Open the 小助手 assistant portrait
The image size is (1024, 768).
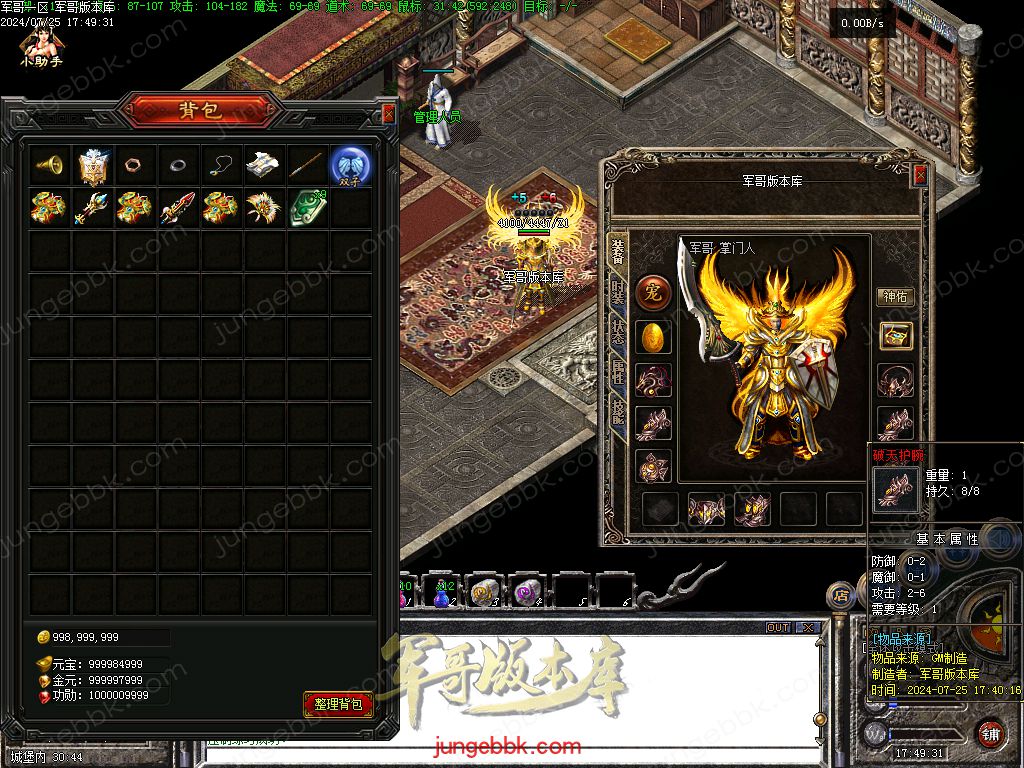coord(41,44)
